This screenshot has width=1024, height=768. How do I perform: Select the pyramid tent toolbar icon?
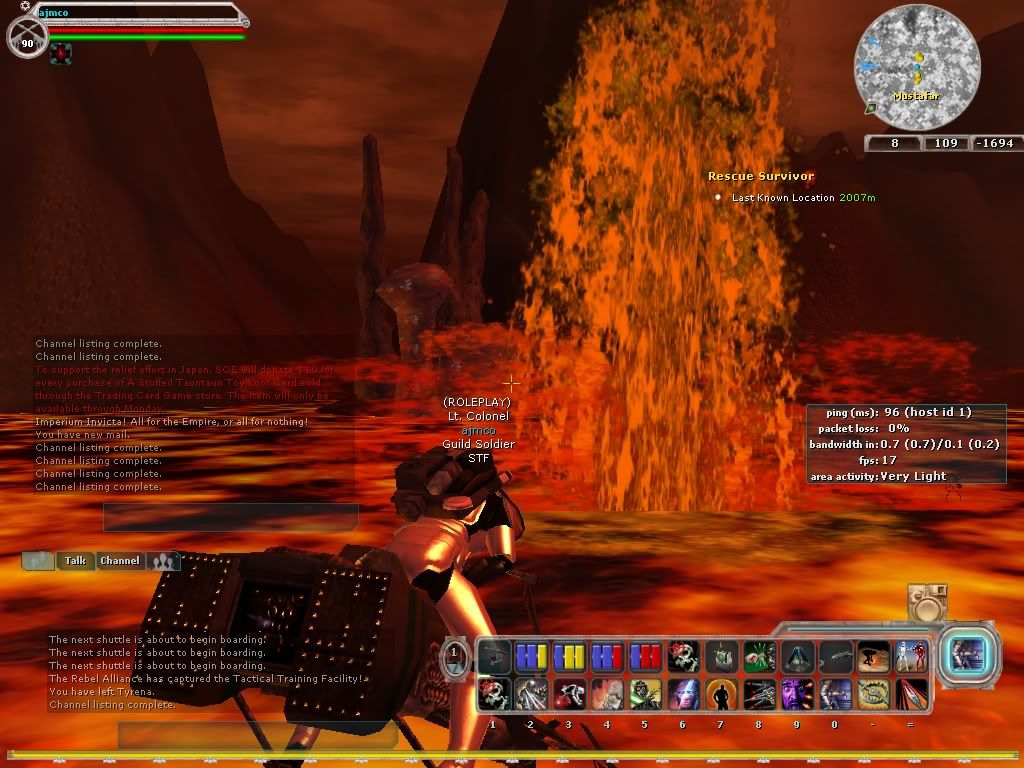797,657
